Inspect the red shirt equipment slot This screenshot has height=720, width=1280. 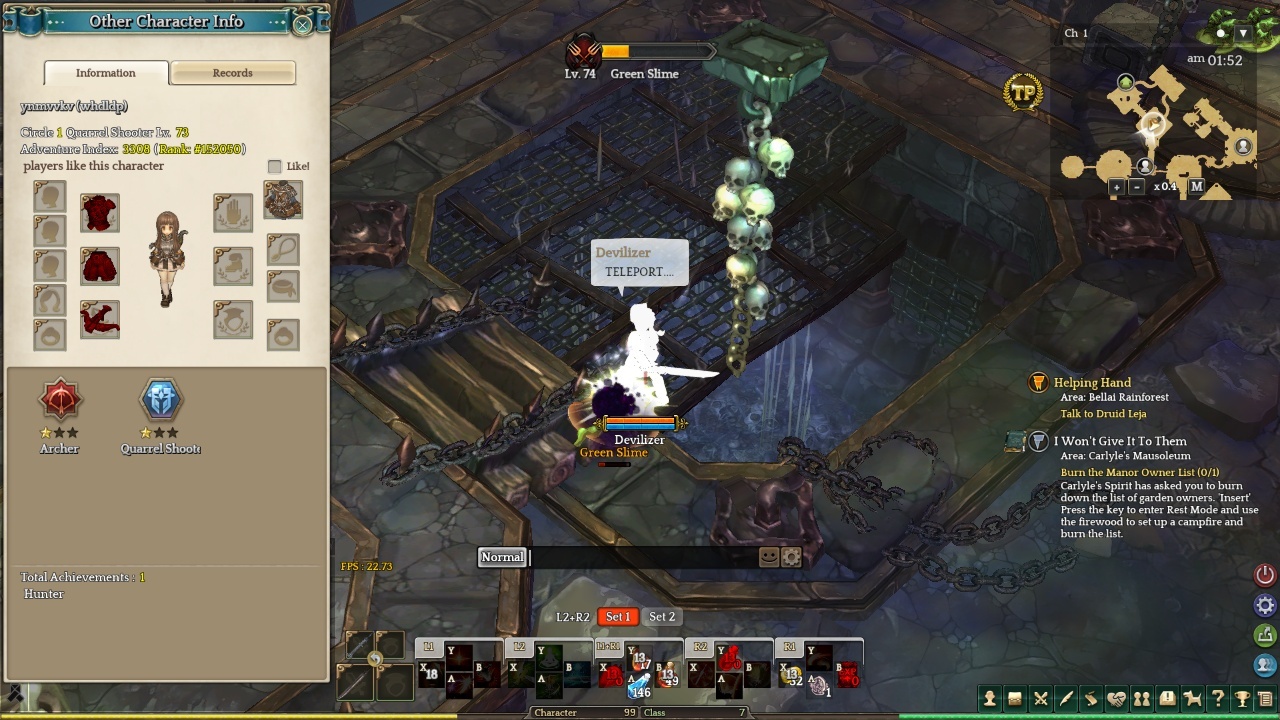point(100,213)
